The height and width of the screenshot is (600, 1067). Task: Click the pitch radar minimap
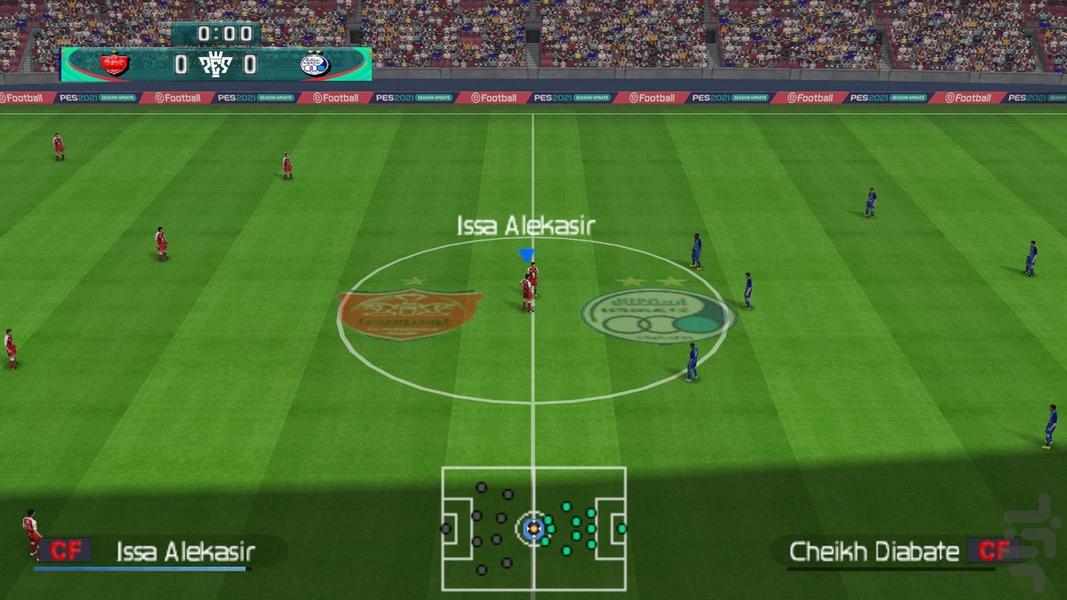pos(533,528)
